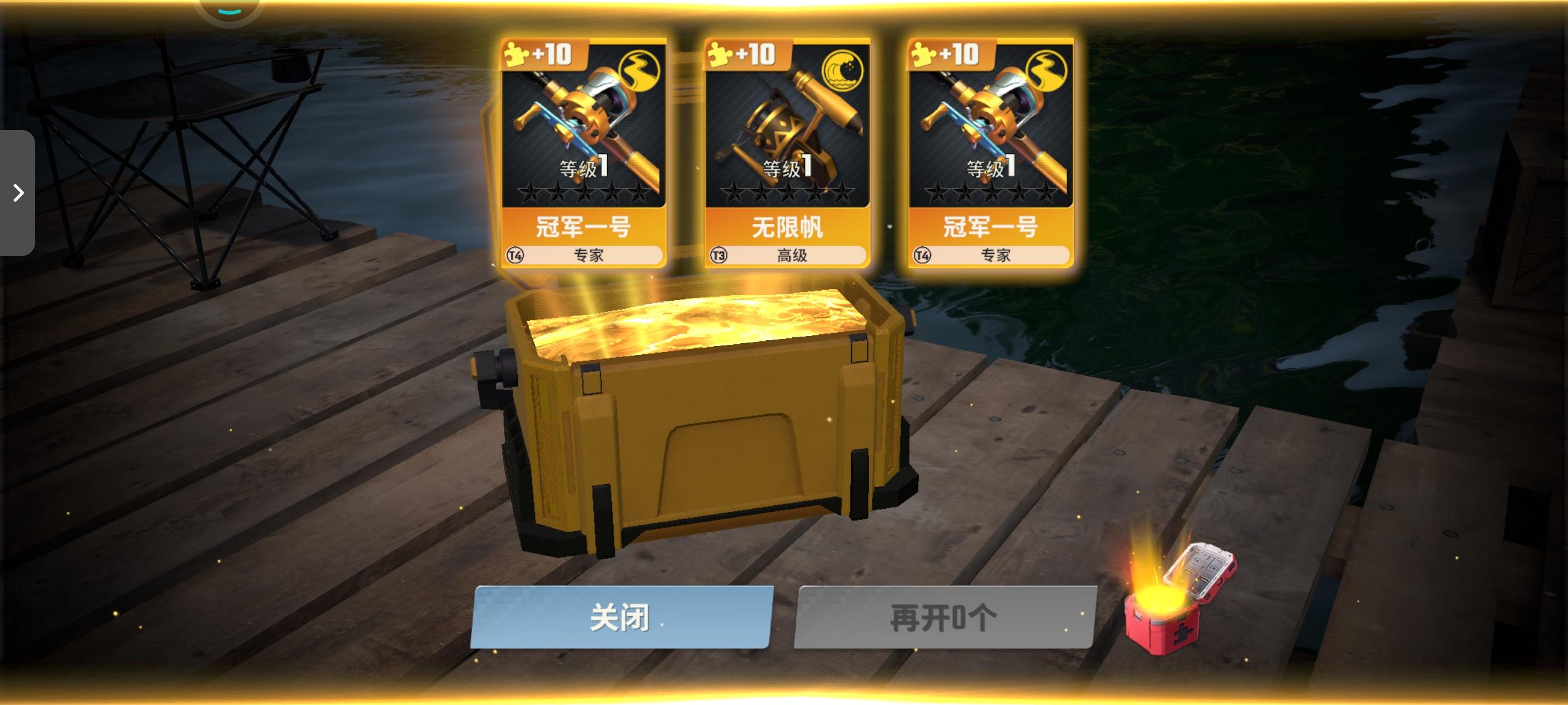Screen dimensions: 1568x705
Task: Expand the left side panel chevron
Action: 19,192
